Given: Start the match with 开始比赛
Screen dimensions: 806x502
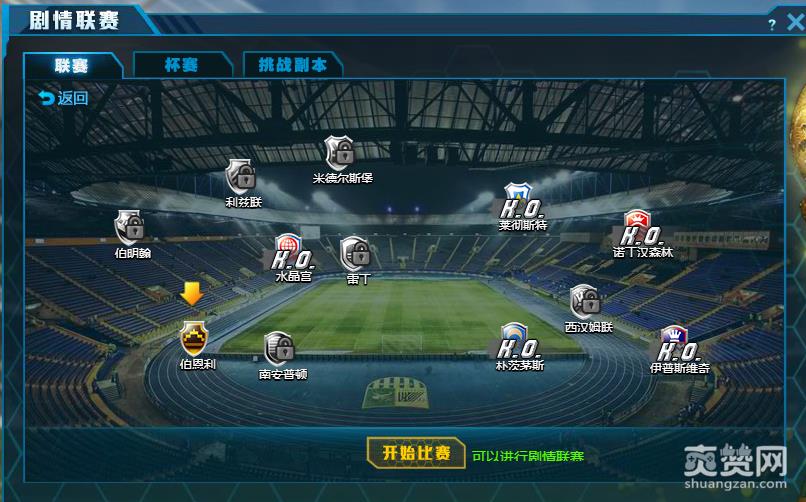Looking at the screenshot, I should click(416, 453).
